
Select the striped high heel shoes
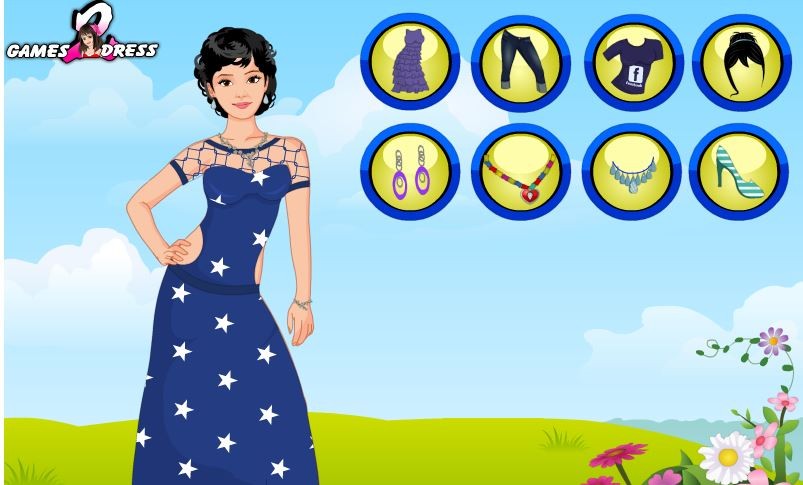741,172
